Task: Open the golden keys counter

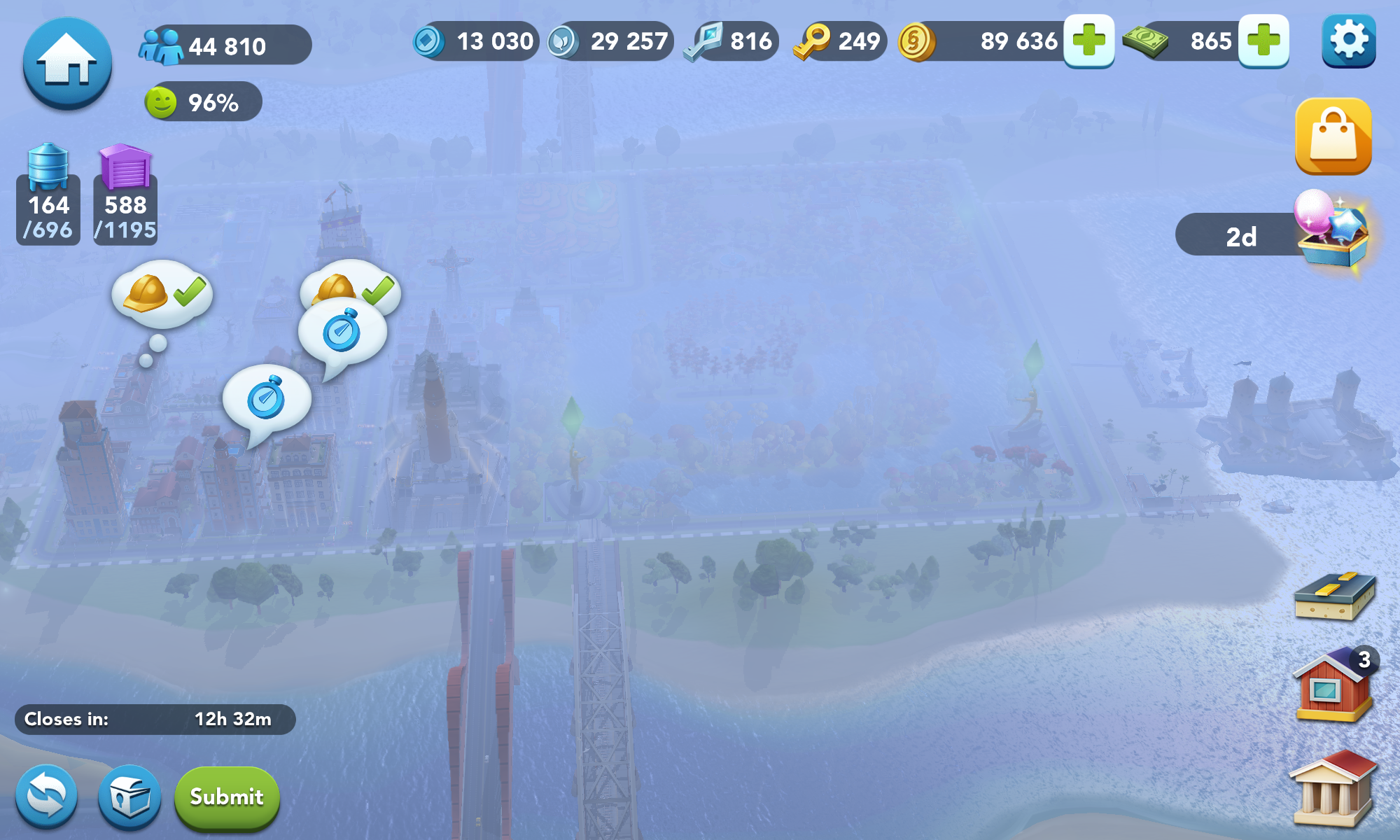Action: coord(840,41)
